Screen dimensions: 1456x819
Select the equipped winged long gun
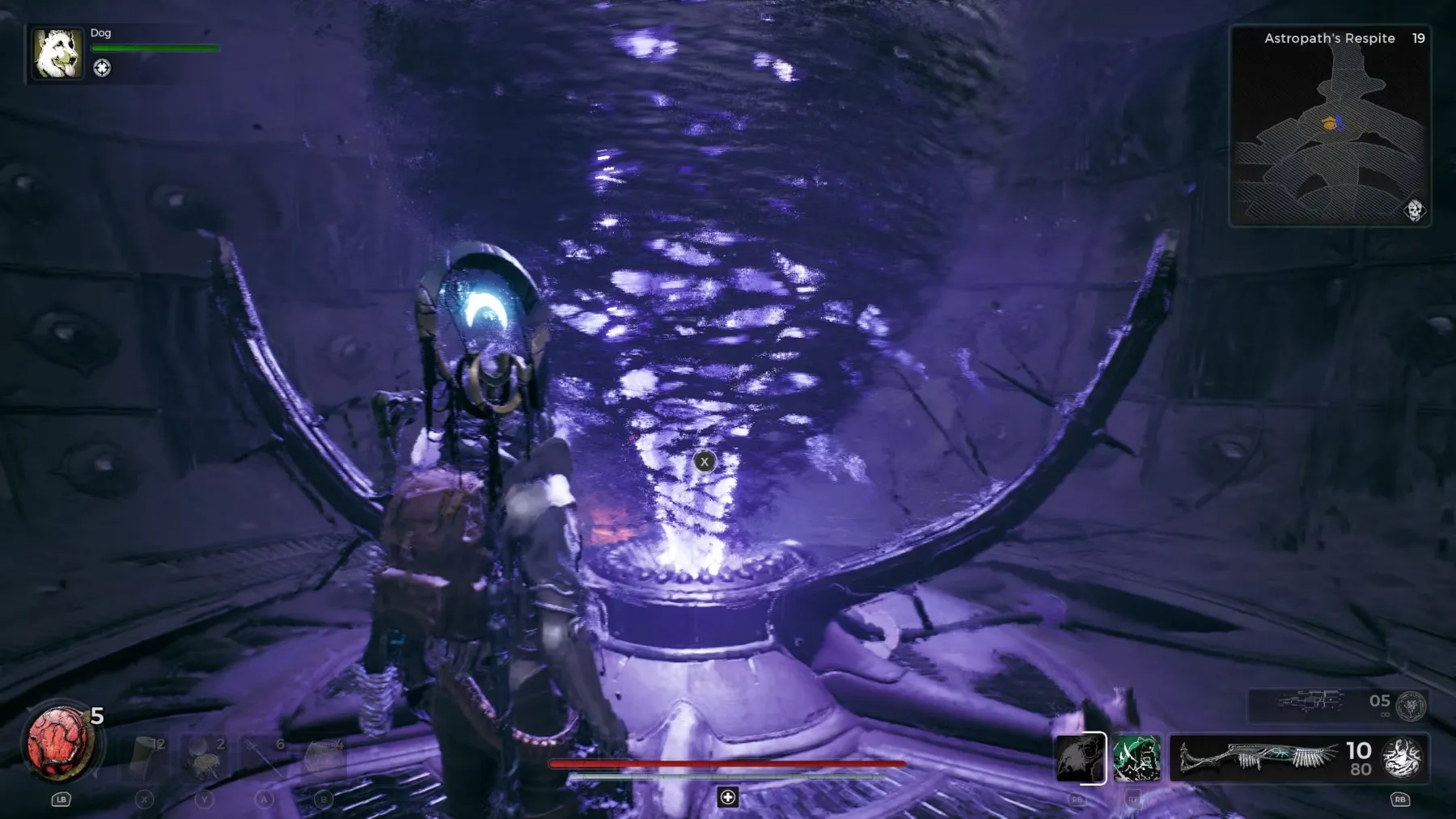coord(1258,758)
